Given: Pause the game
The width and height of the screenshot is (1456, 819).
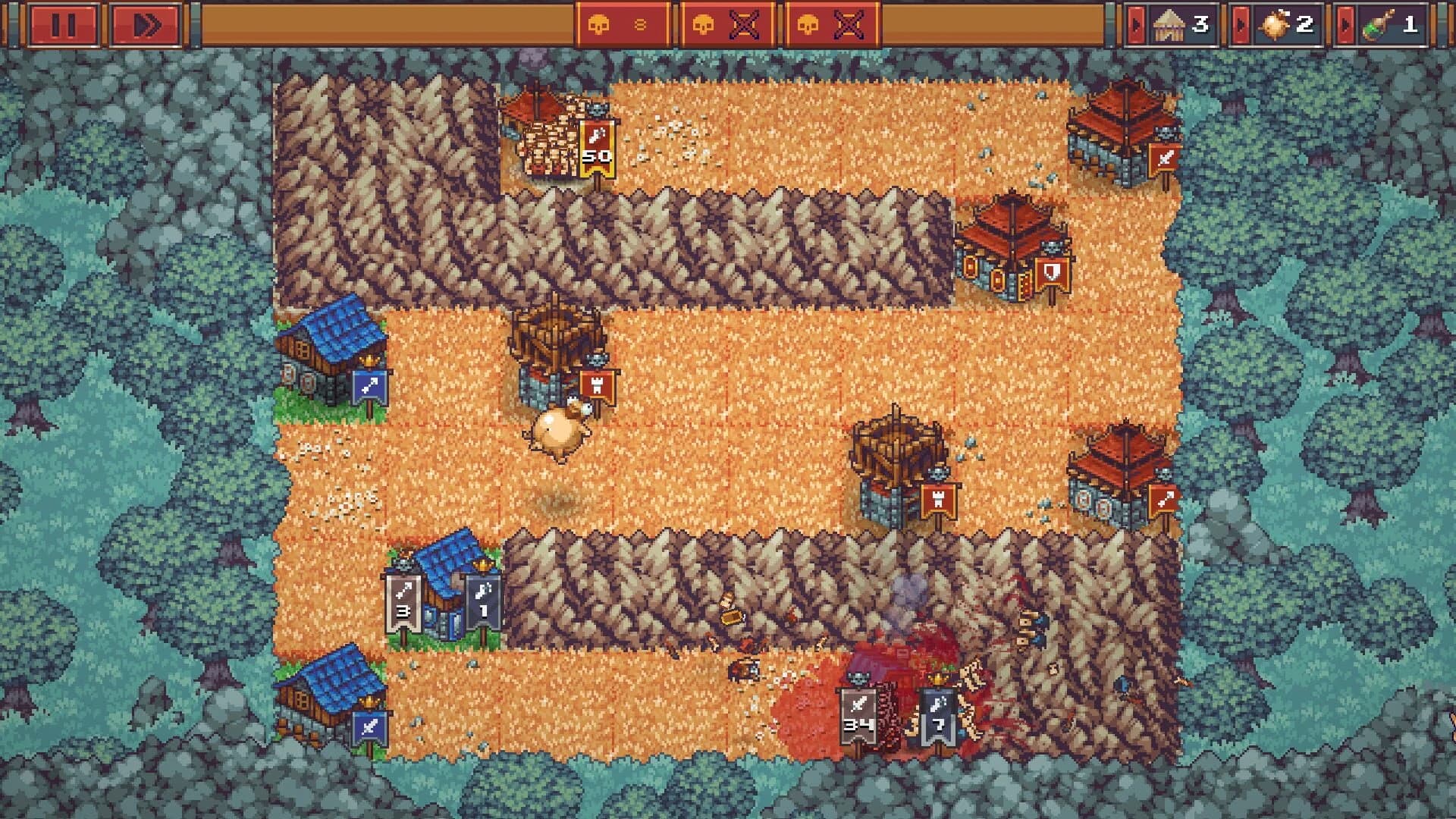Looking at the screenshot, I should (65, 23).
